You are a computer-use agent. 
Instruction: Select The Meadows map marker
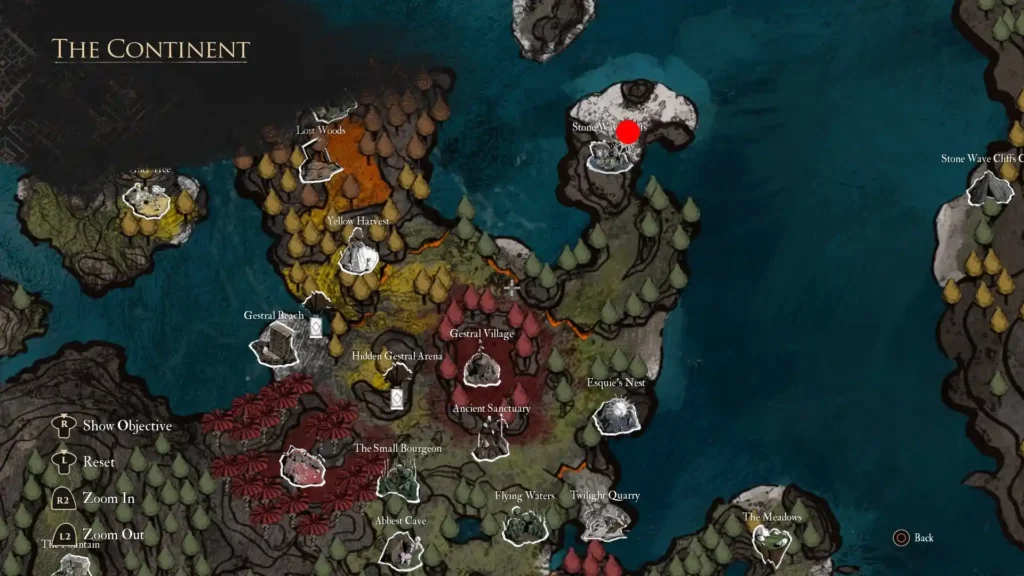[x=773, y=542]
